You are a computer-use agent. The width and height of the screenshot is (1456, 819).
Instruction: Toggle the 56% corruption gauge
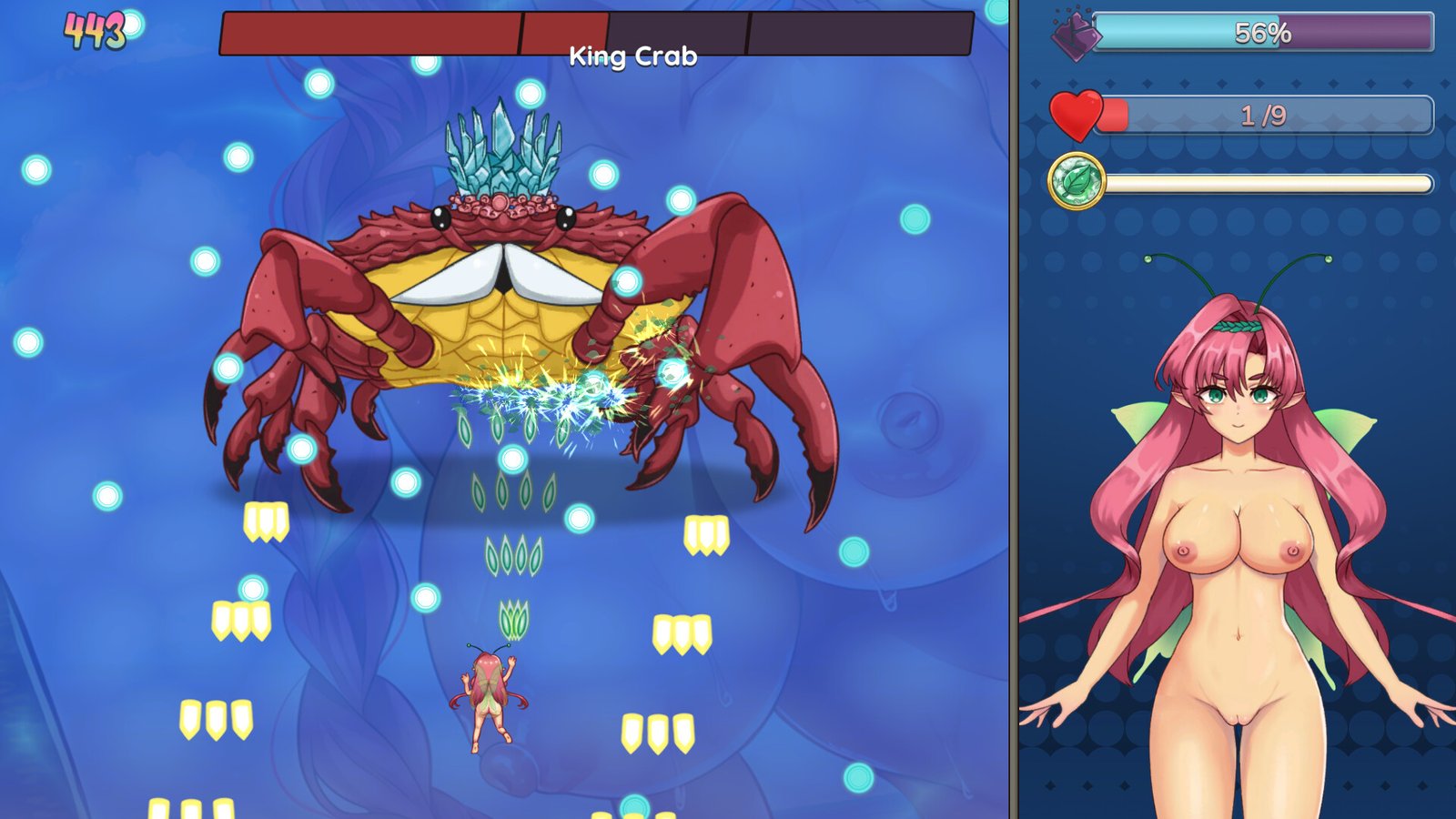[x=1265, y=35]
